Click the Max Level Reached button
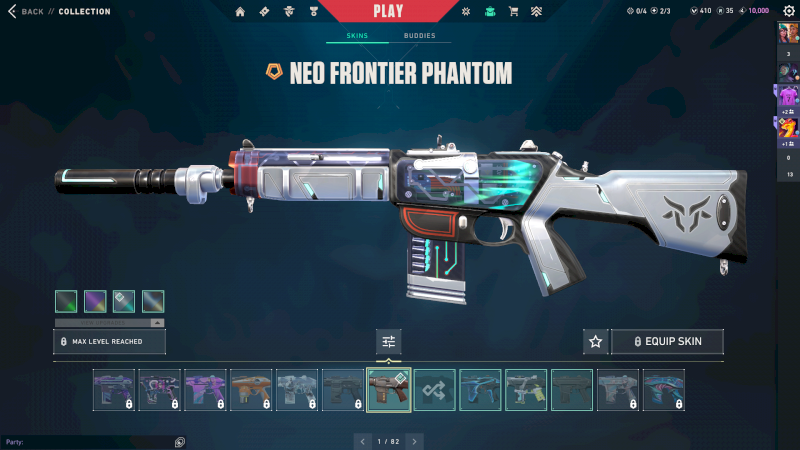 (x=109, y=342)
